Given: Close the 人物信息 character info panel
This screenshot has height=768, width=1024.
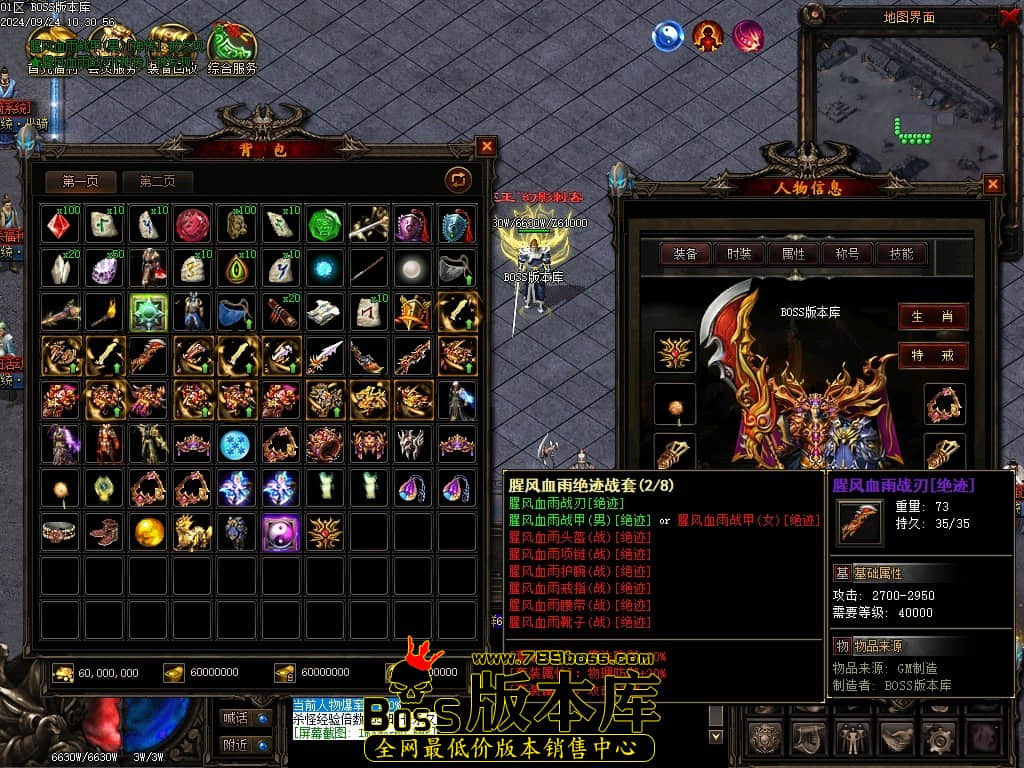Looking at the screenshot, I should point(993,184).
